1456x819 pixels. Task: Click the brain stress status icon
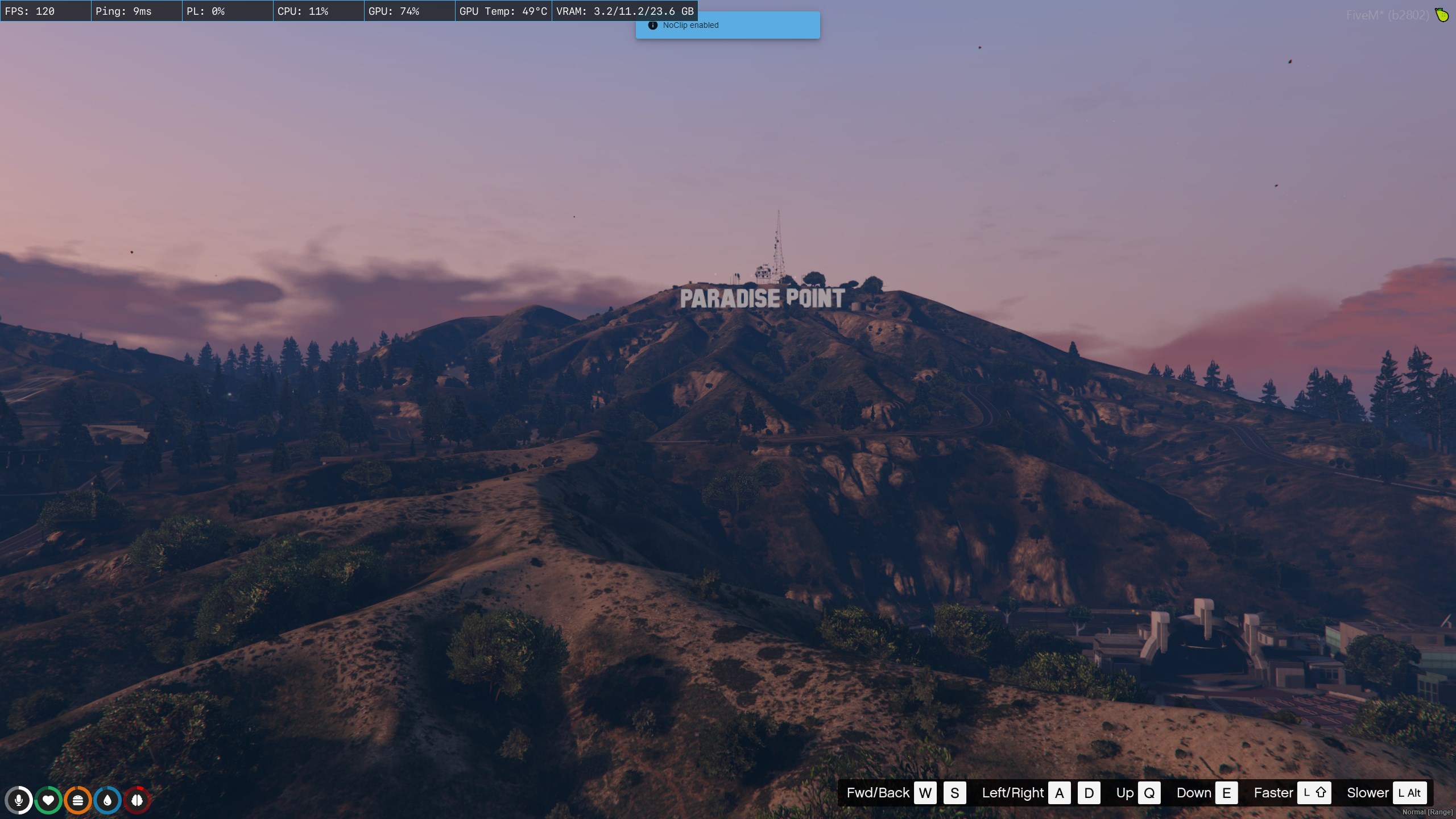(x=137, y=800)
